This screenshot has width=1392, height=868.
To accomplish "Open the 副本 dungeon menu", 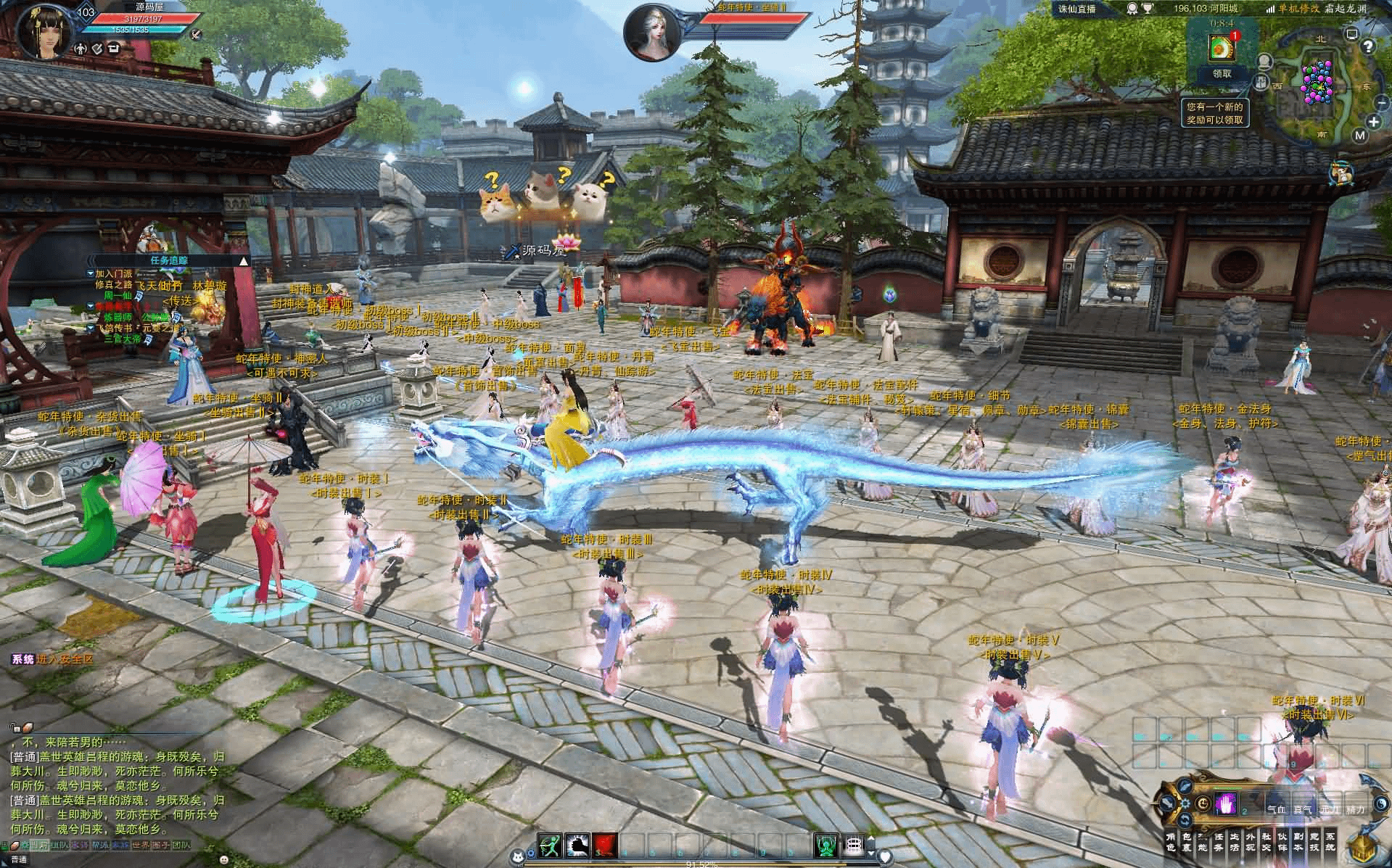I will point(1298,842).
